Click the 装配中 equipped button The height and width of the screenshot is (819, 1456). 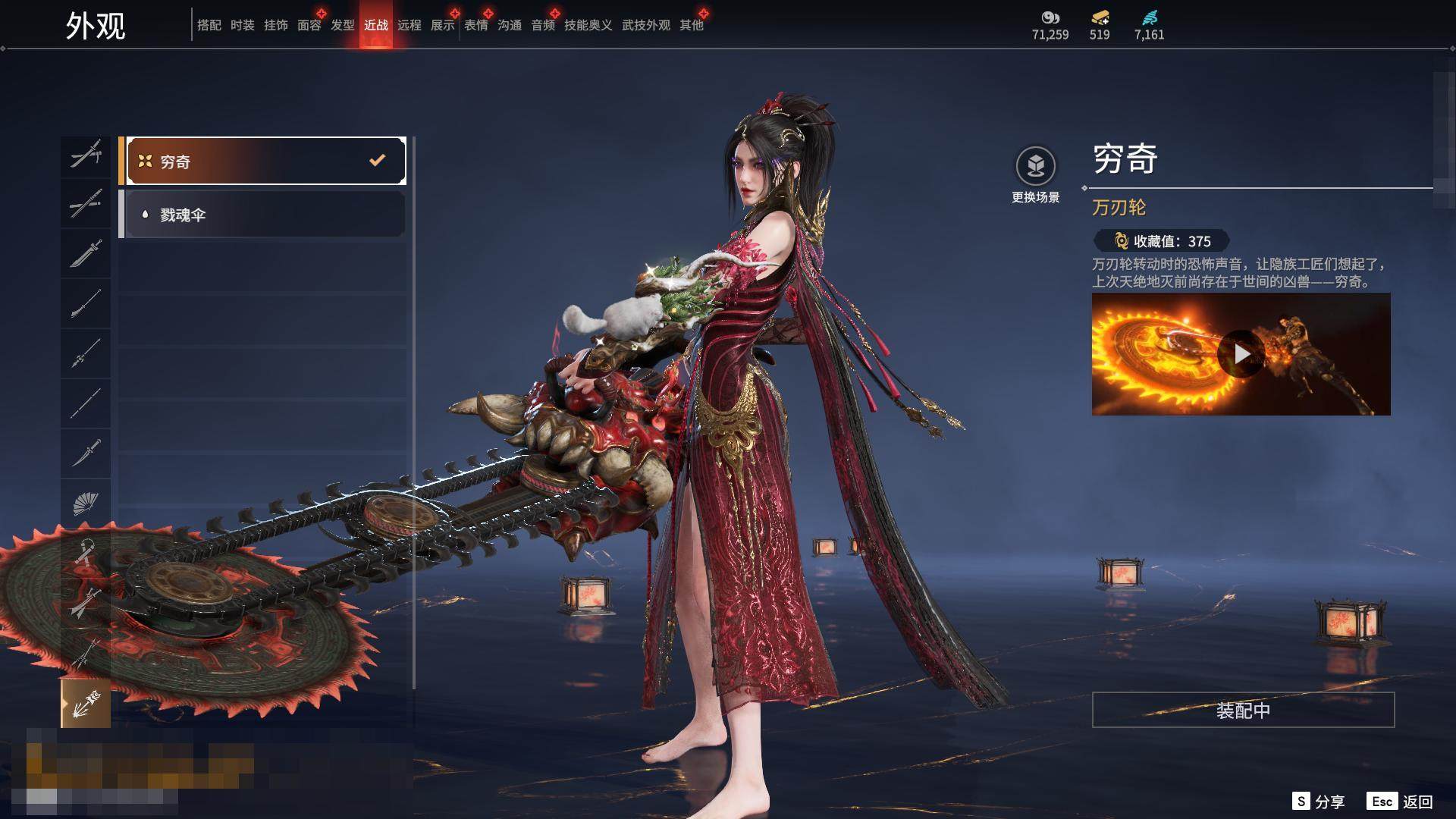tap(1242, 710)
